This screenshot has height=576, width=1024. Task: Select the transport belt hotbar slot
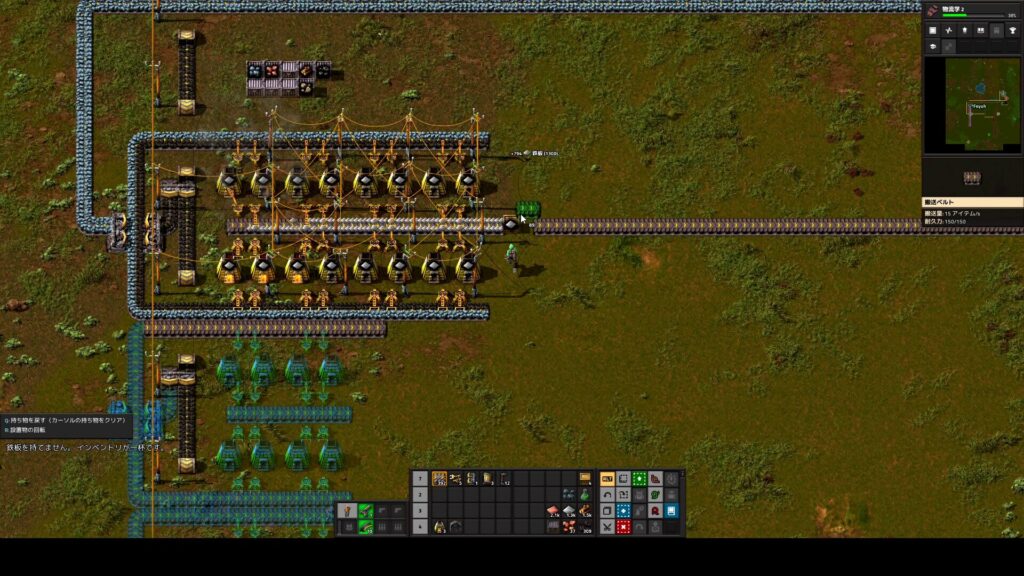coord(439,479)
